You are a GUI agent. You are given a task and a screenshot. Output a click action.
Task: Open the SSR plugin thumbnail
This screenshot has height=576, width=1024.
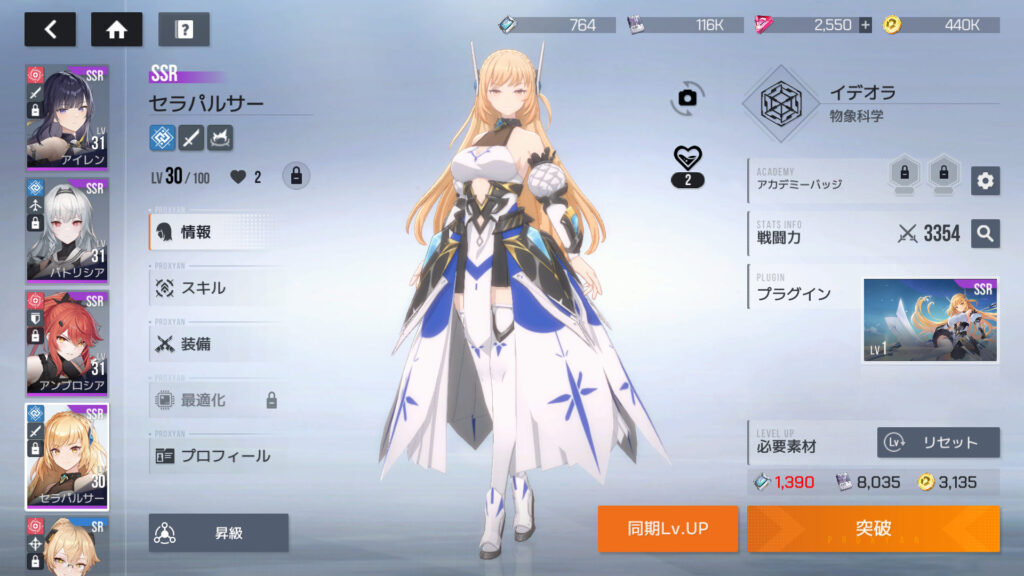tap(930, 320)
